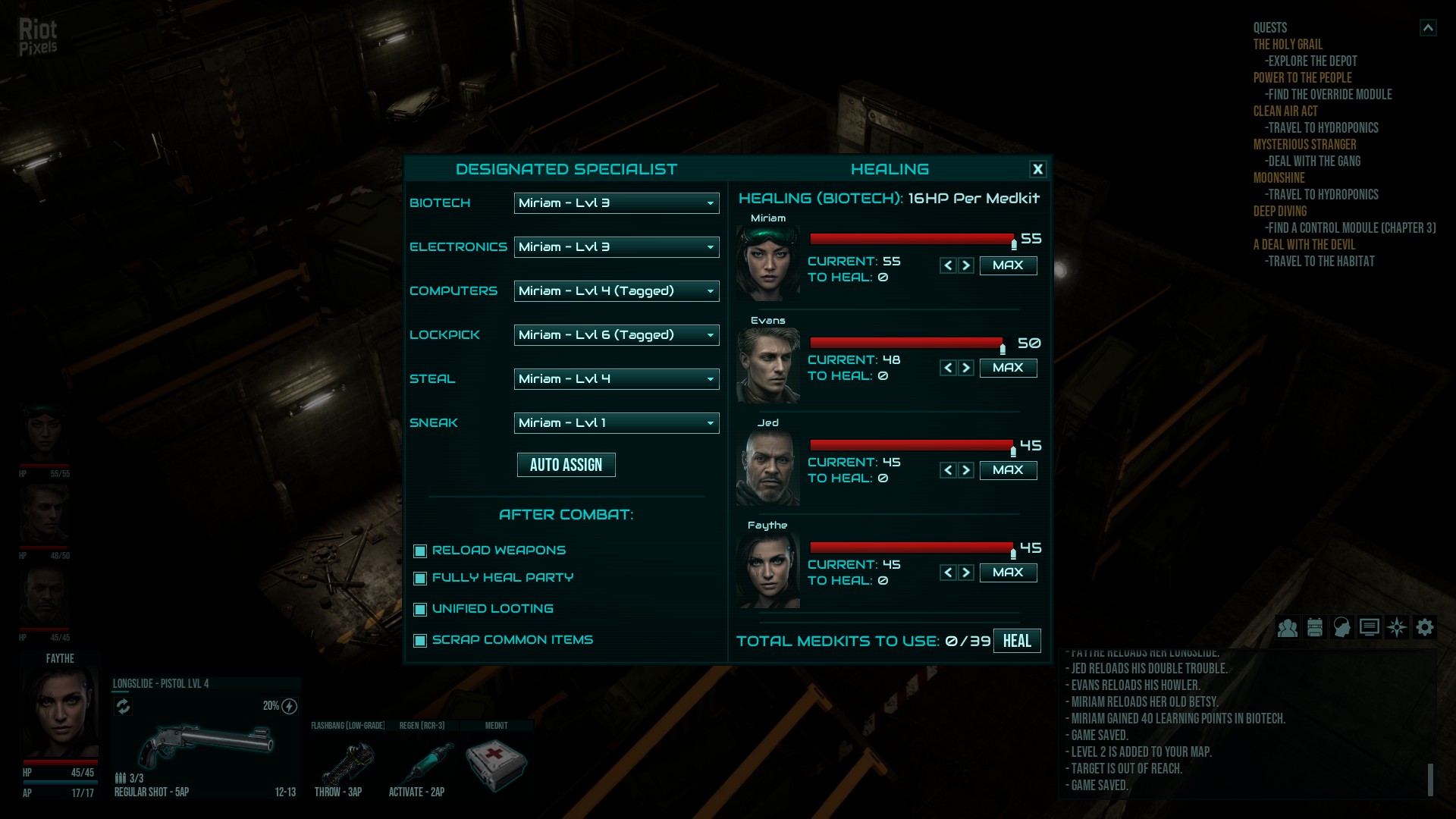Increase Evans' heal amount with right arrow
This screenshot has height=819, width=1456.
click(966, 368)
